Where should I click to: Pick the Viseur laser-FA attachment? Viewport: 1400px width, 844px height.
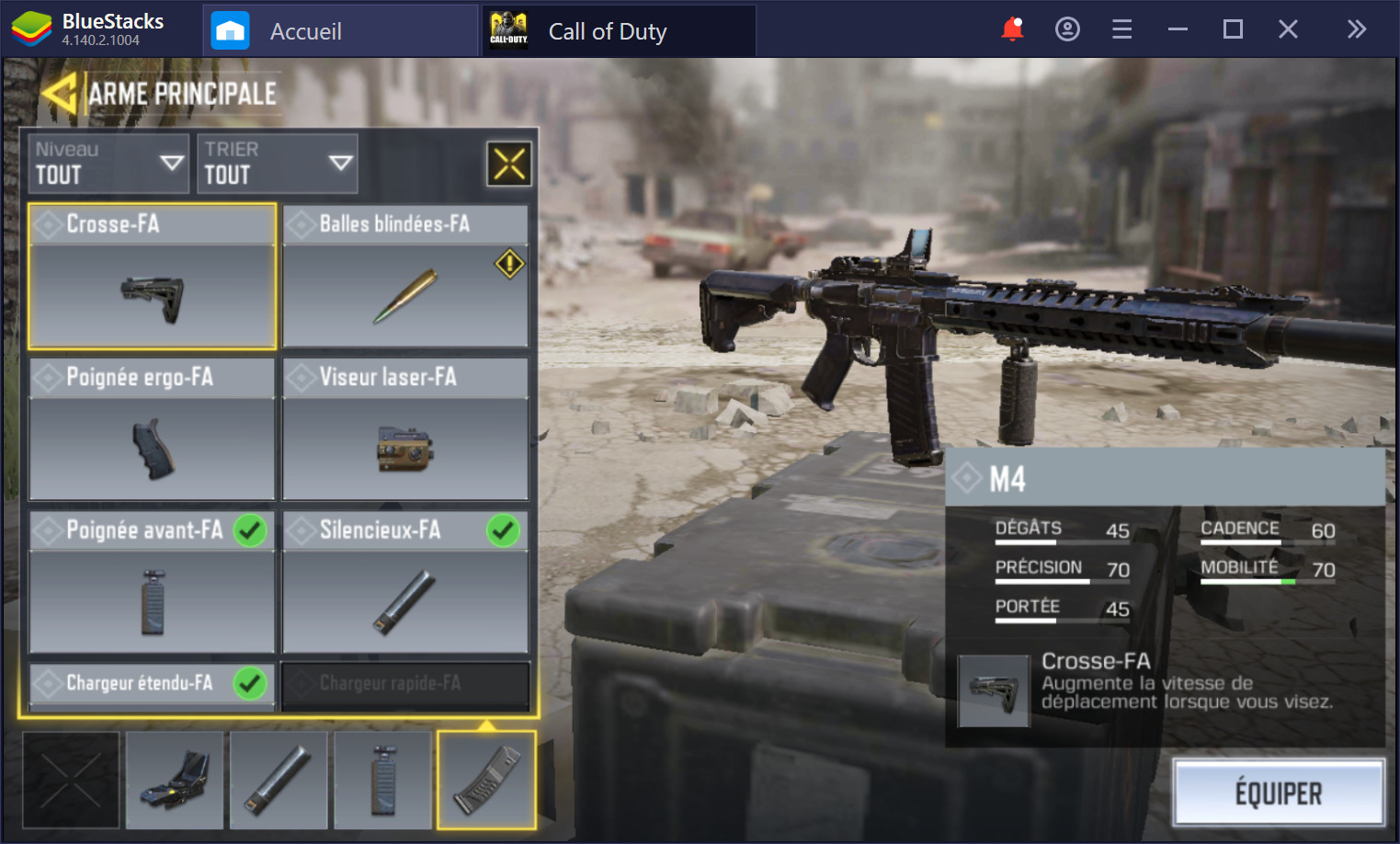405,429
